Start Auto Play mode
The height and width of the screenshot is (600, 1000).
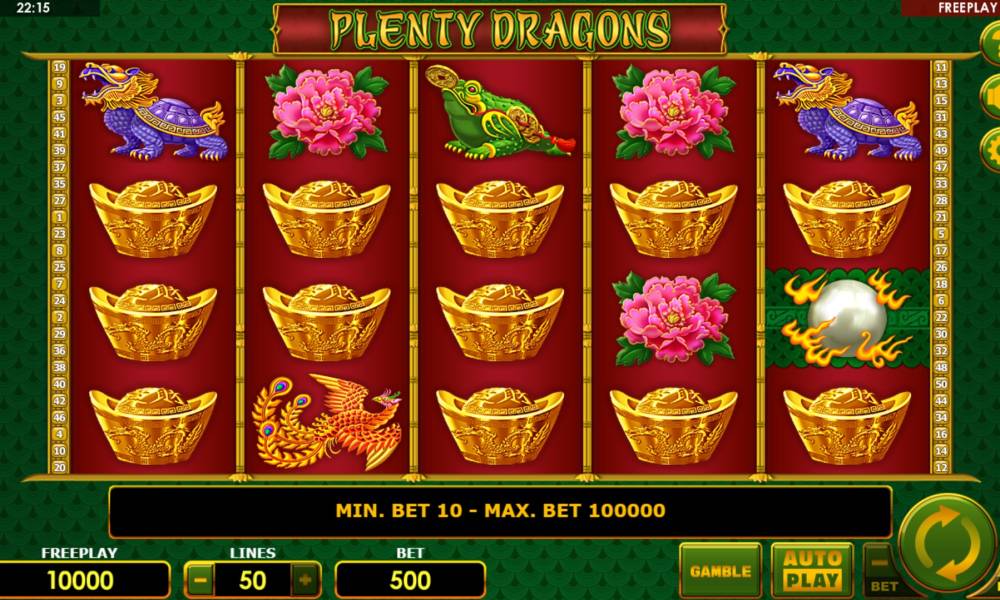pos(812,570)
